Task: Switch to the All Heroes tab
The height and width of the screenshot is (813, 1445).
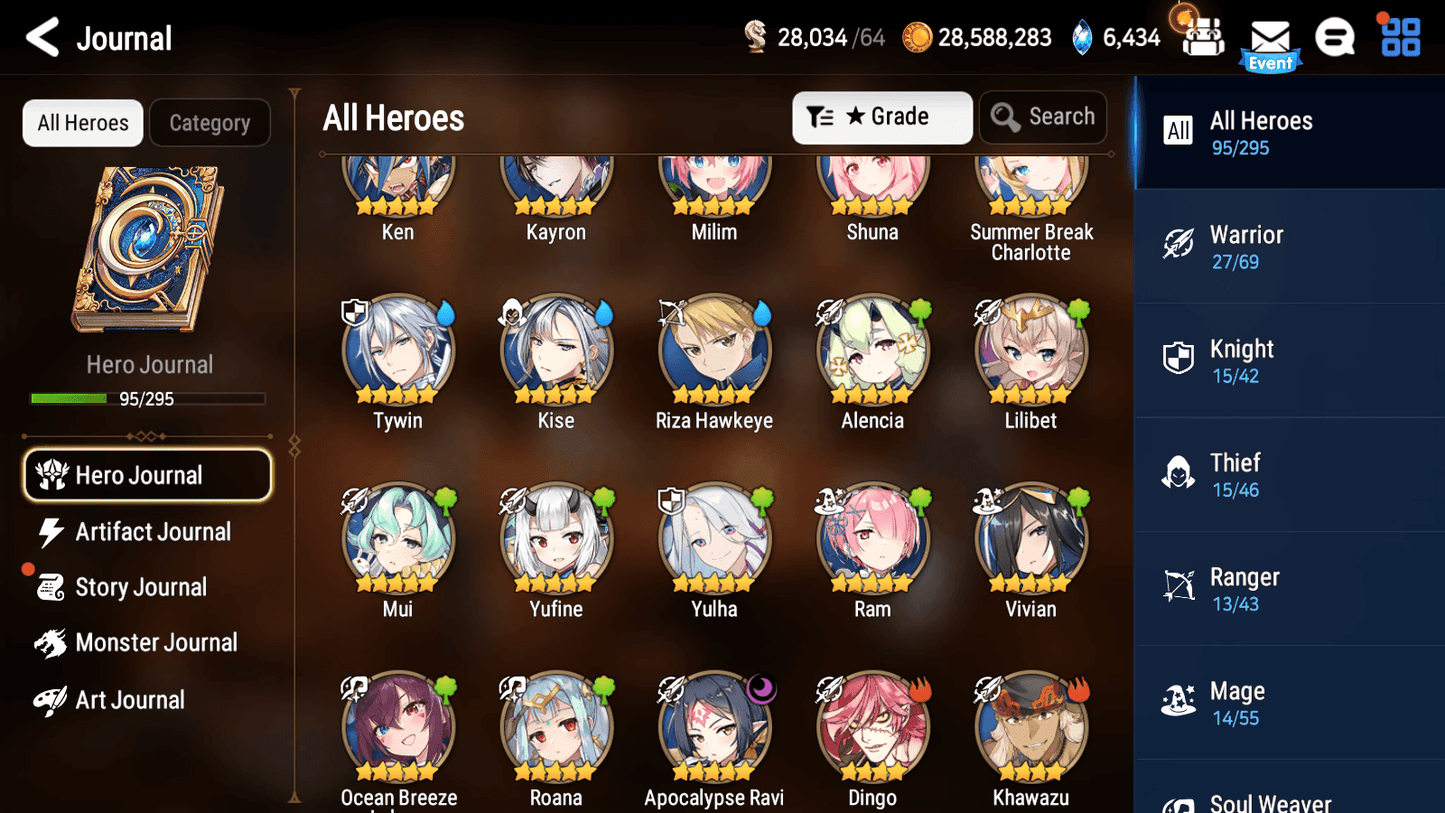Action: coord(82,122)
